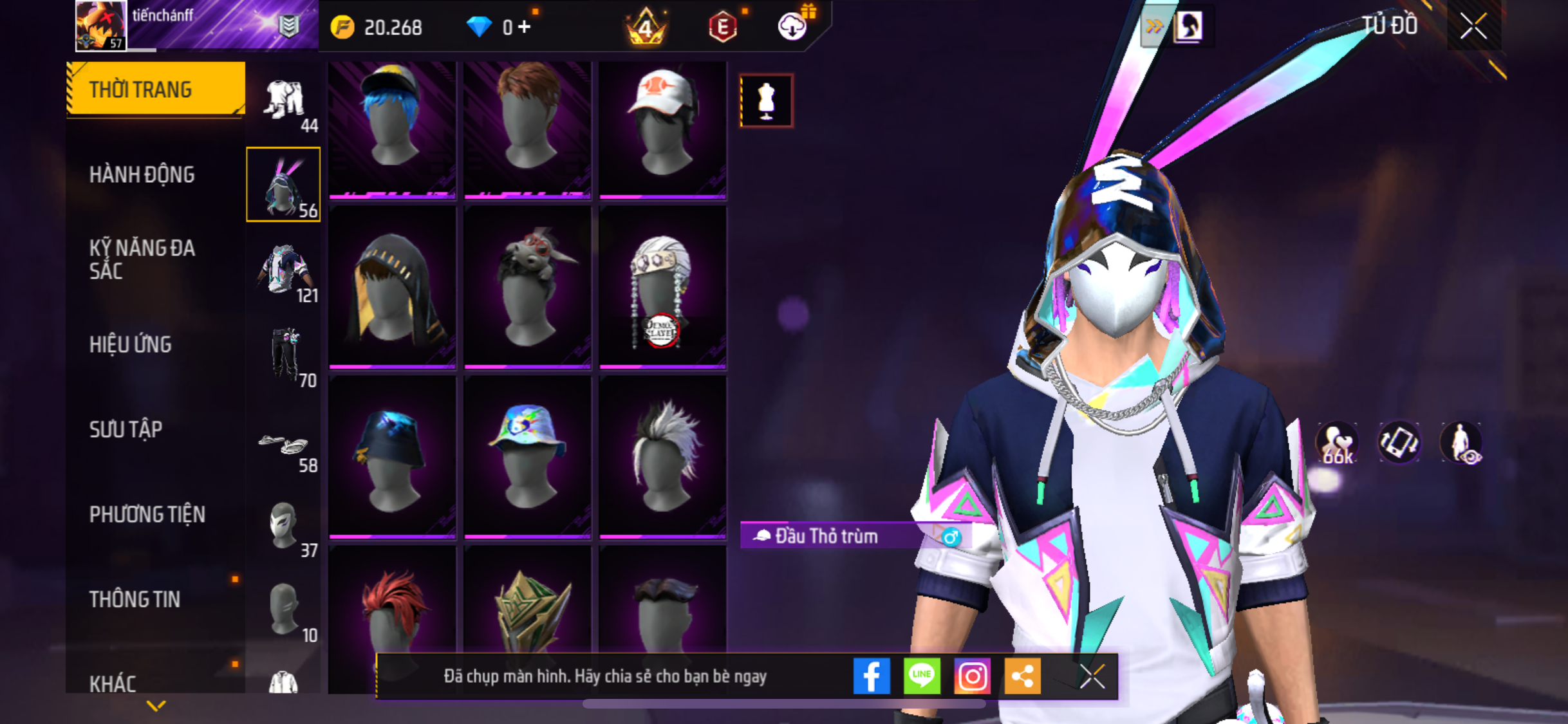Image resolution: width=1568 pixels, height=724 pixels.
Task: Show the THÔNG TIN section
Action: pyautogui.click(x=135, y=599)
